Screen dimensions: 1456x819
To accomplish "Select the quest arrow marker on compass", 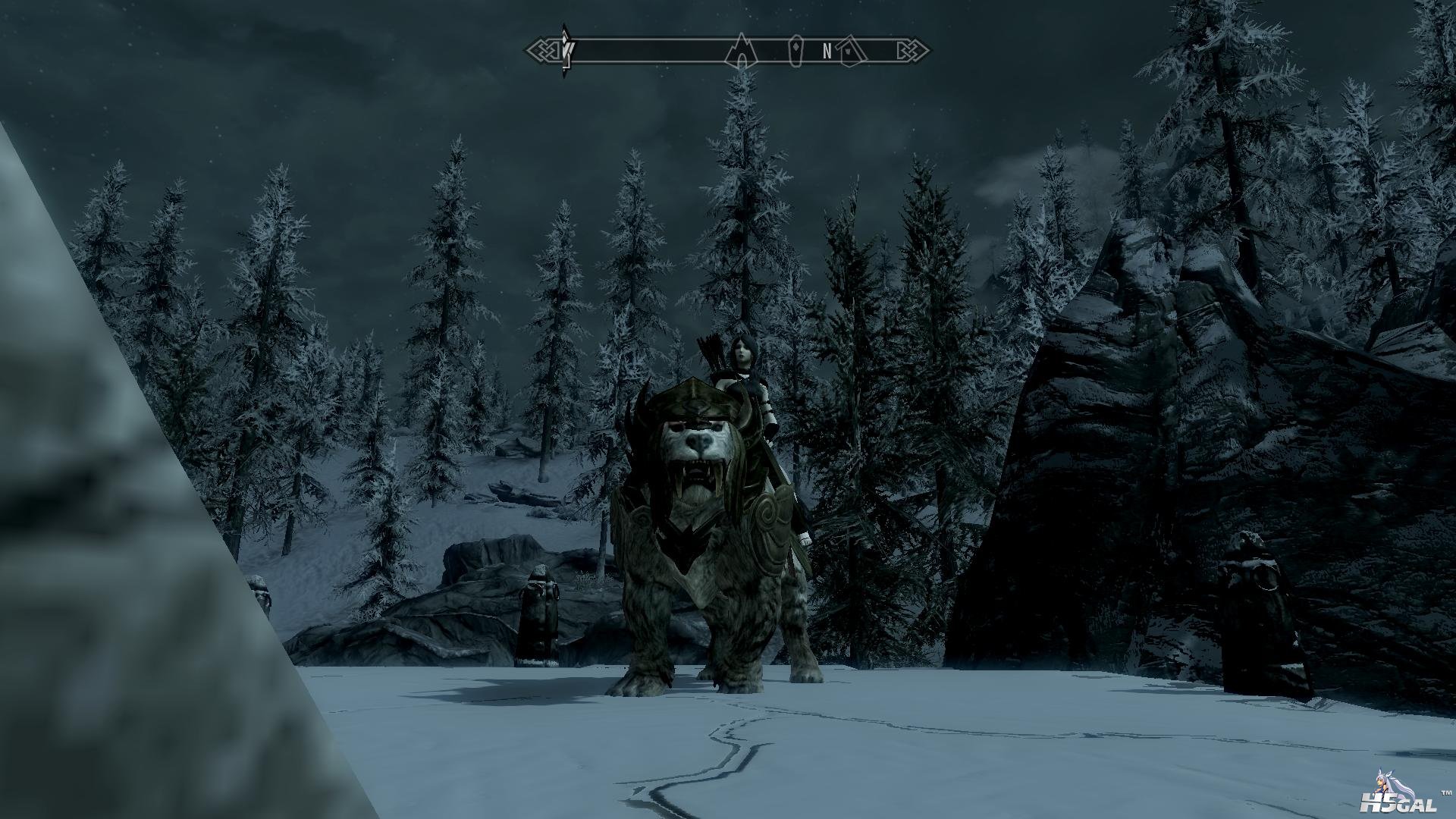I will (566, 52).
